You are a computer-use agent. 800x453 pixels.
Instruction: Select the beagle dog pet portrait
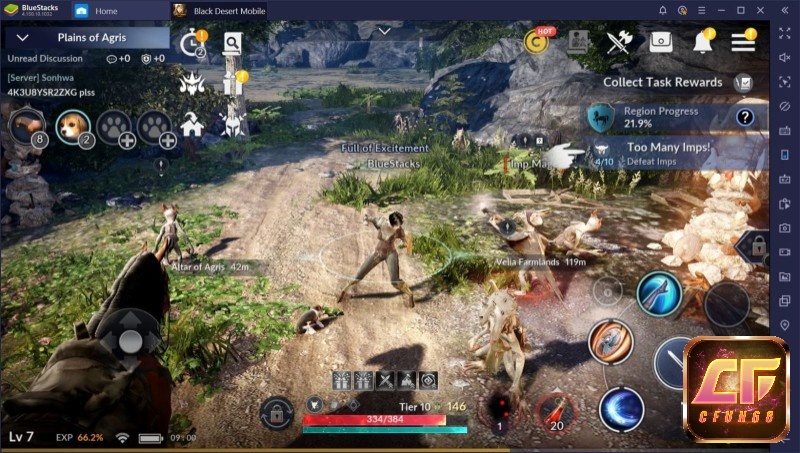point(72,125)
